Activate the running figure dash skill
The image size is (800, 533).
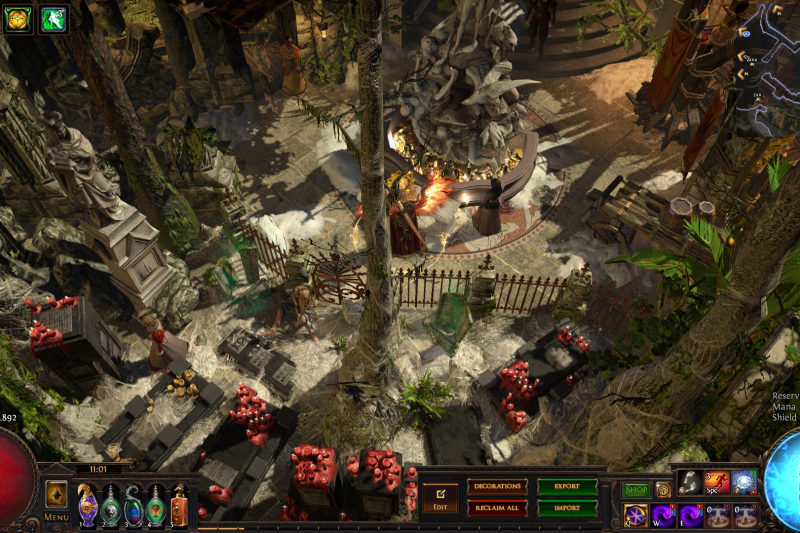click(x=716, y=483)
